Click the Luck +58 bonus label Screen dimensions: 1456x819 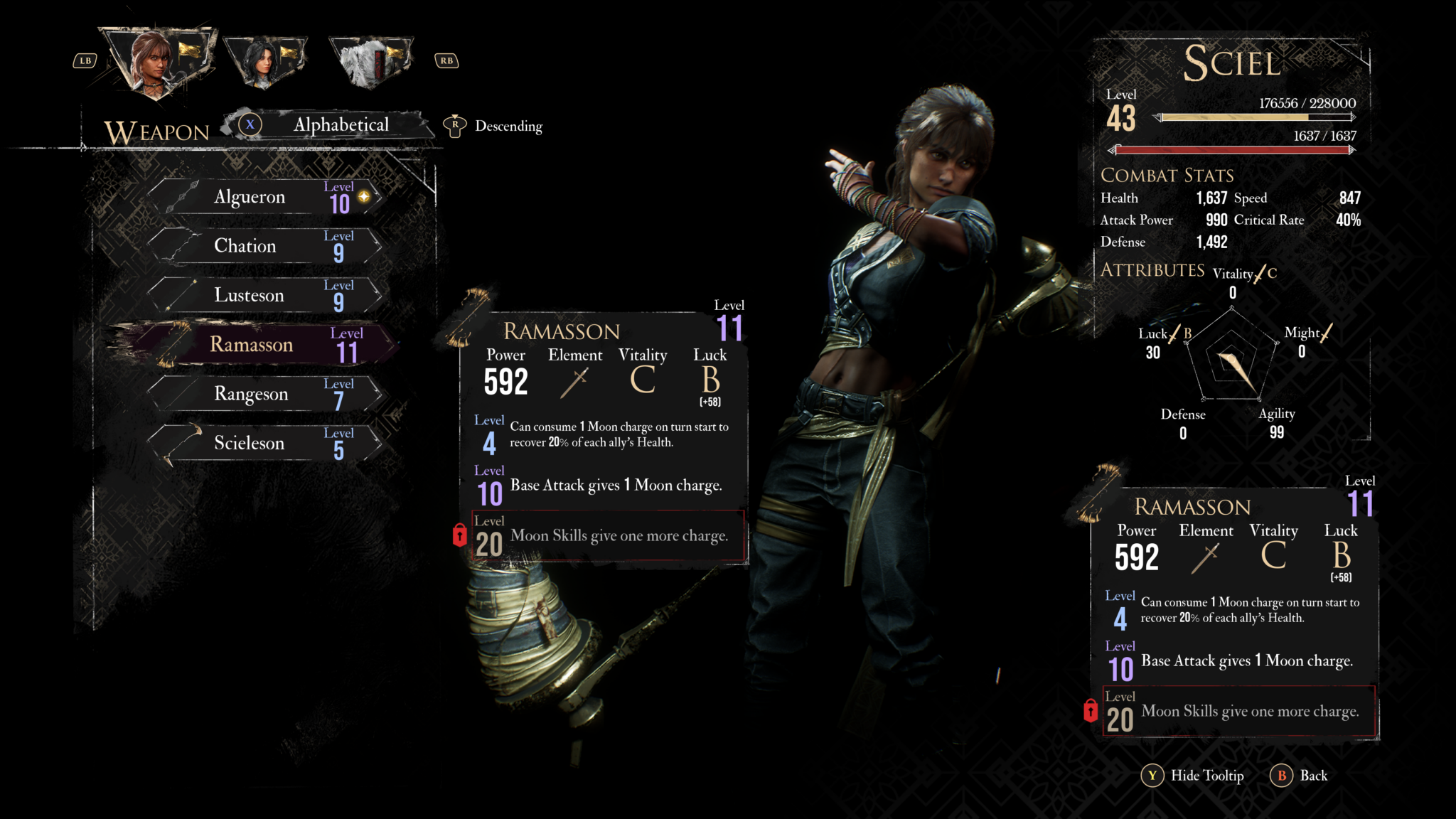[x=711, y=402]
